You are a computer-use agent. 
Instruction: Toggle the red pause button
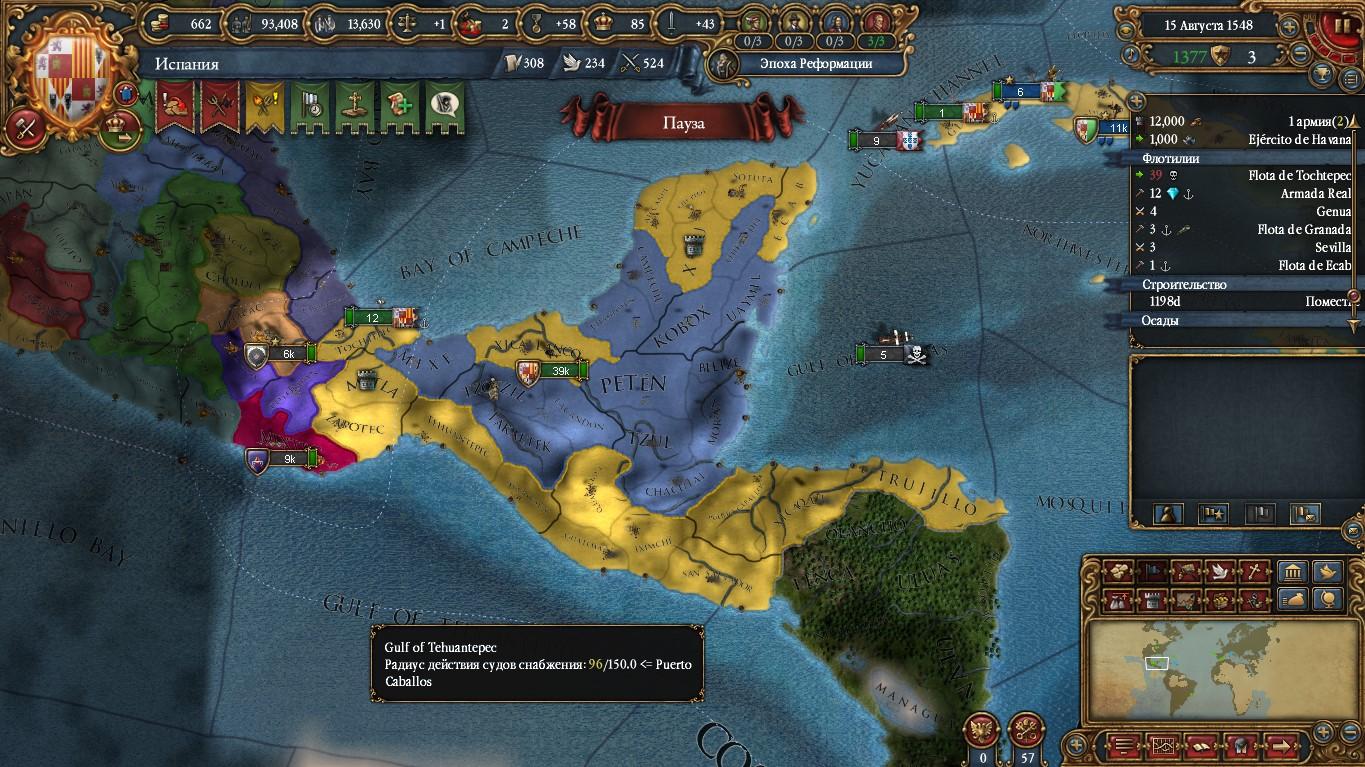1338,24
